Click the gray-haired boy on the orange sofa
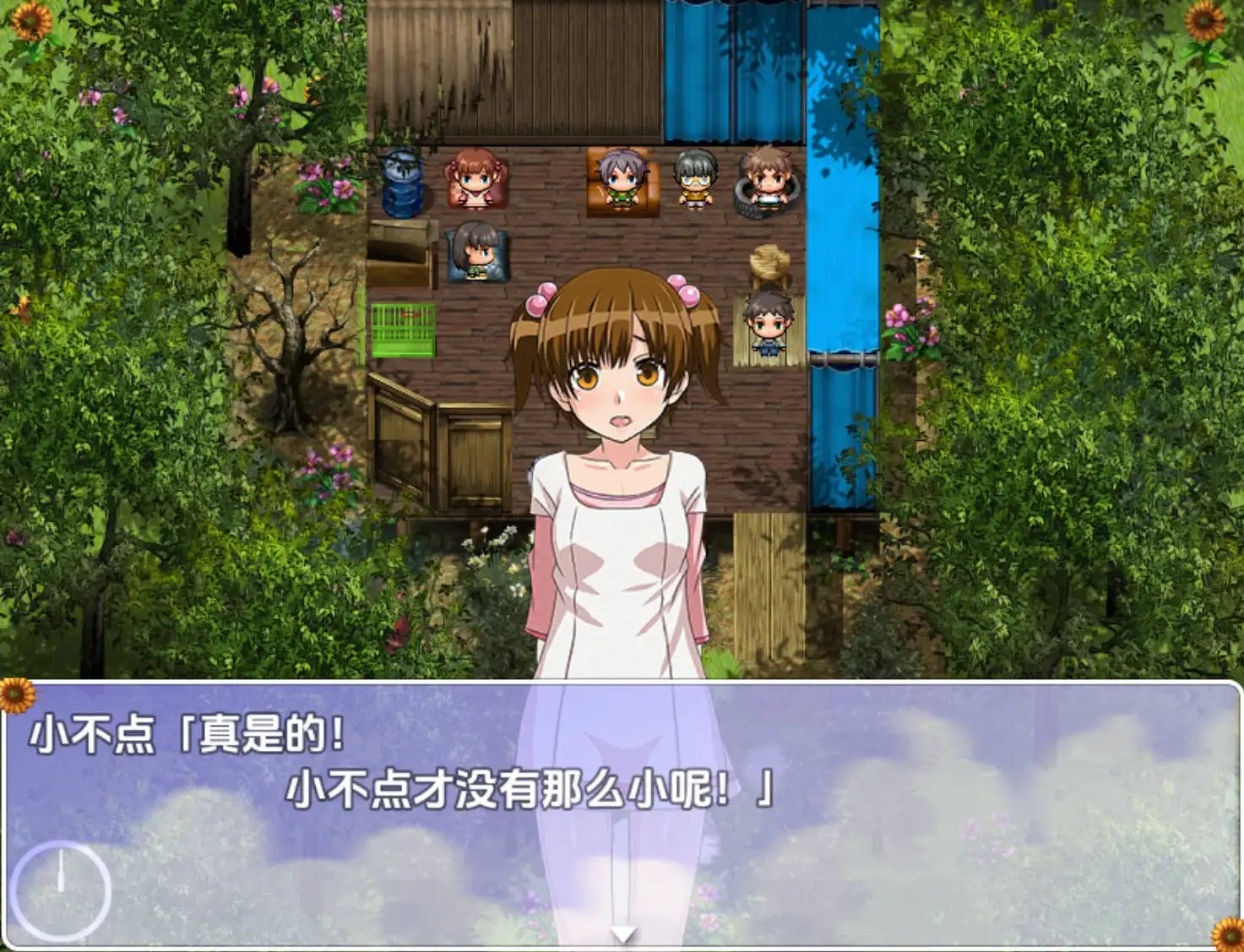The height and width of the screenshot is (952, 1244). click(x=617, y=177)
